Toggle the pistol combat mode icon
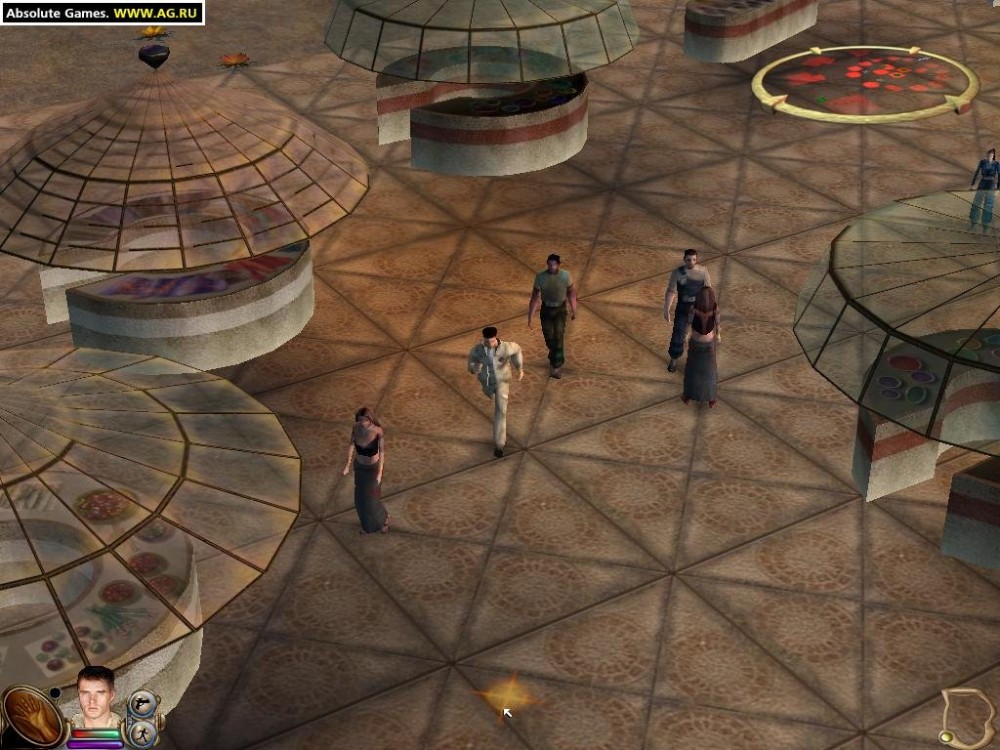 click(140, 704)
